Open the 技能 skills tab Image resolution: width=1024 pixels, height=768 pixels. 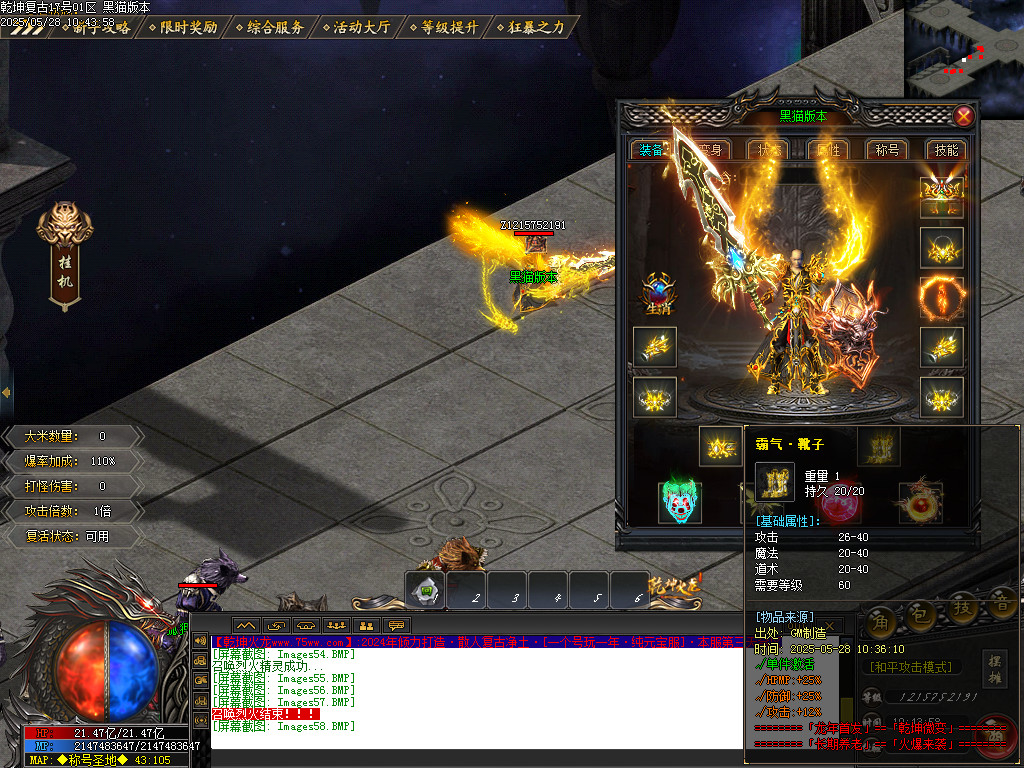[945, 150]
